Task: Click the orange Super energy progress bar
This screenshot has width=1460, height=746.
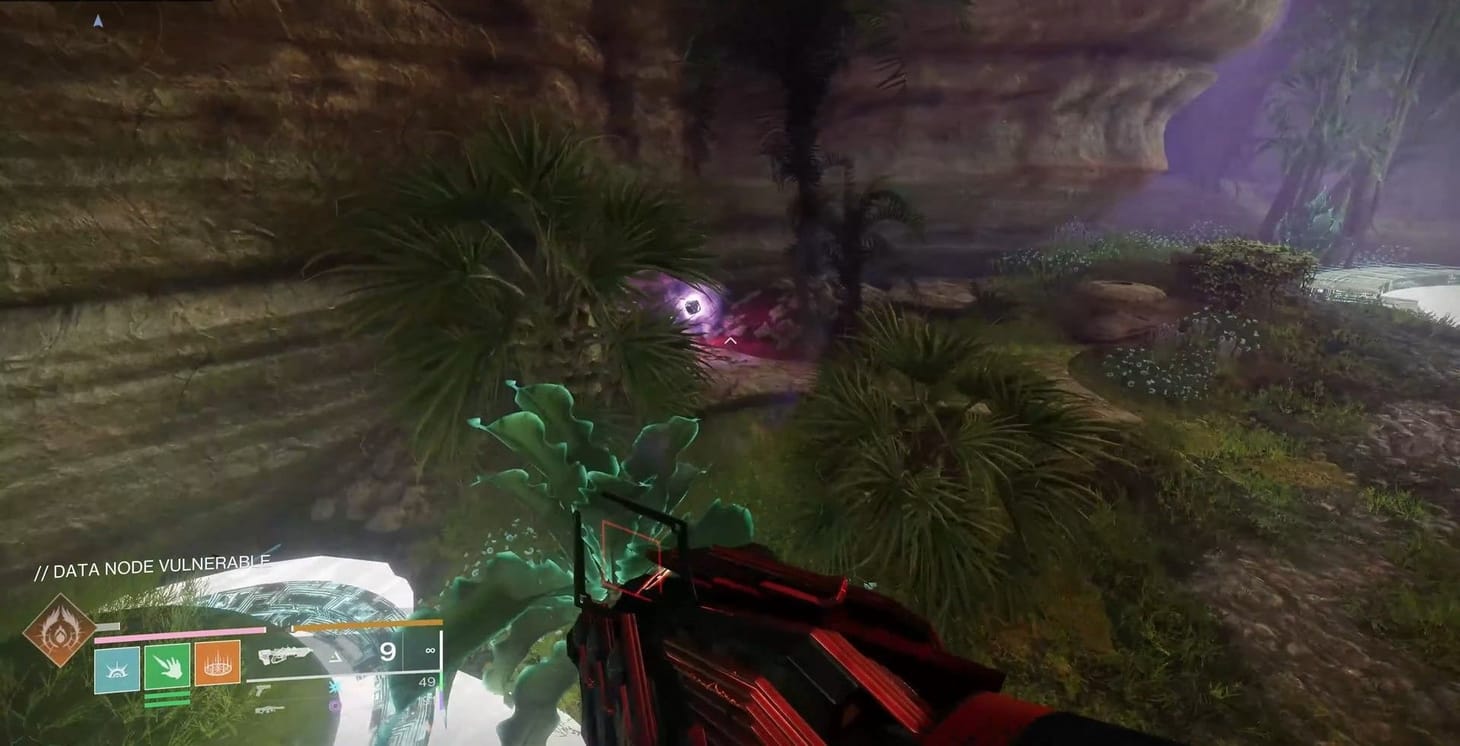Action: 366,626
